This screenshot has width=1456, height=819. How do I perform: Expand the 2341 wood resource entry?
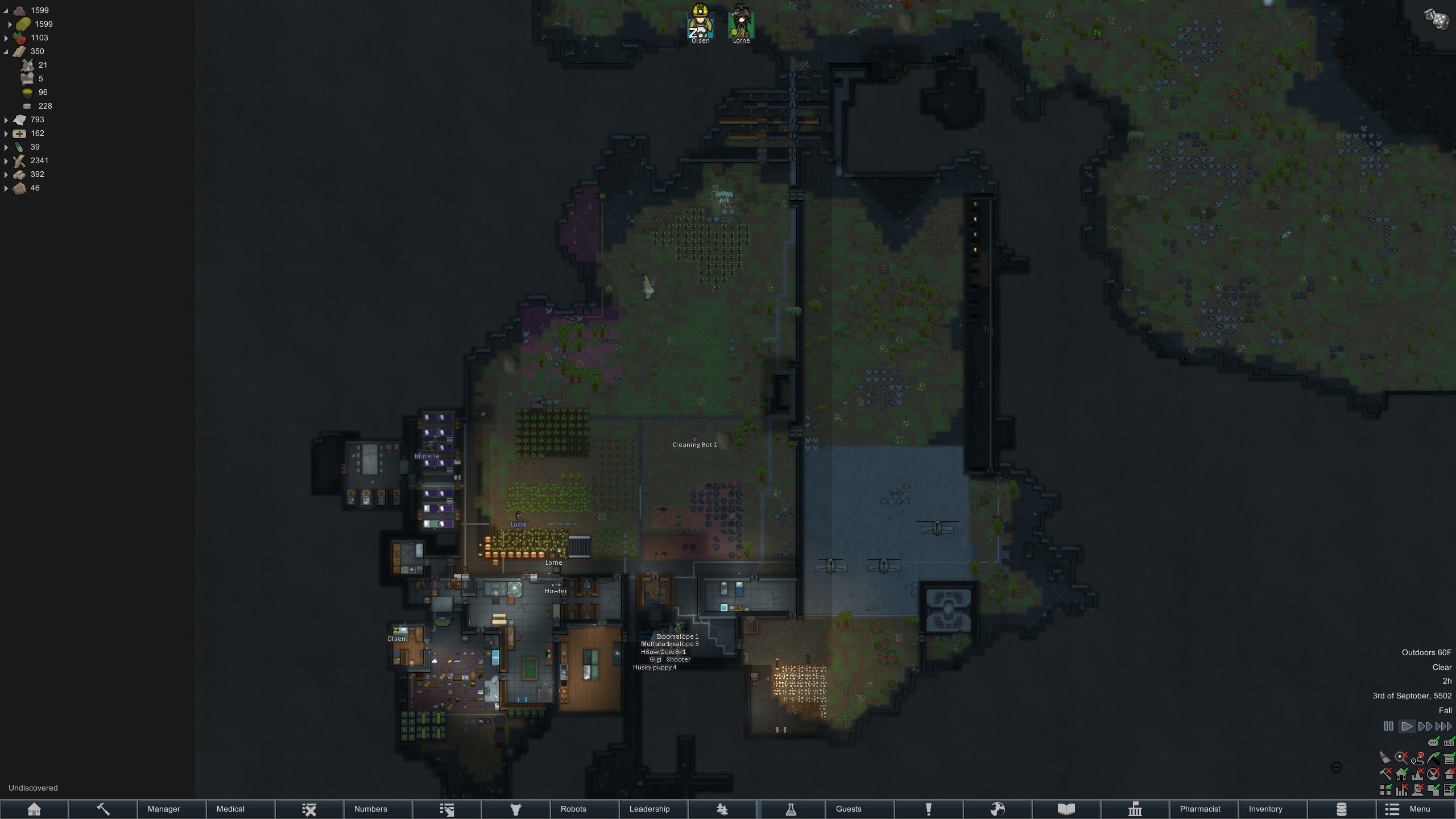[x=6, y=160]
